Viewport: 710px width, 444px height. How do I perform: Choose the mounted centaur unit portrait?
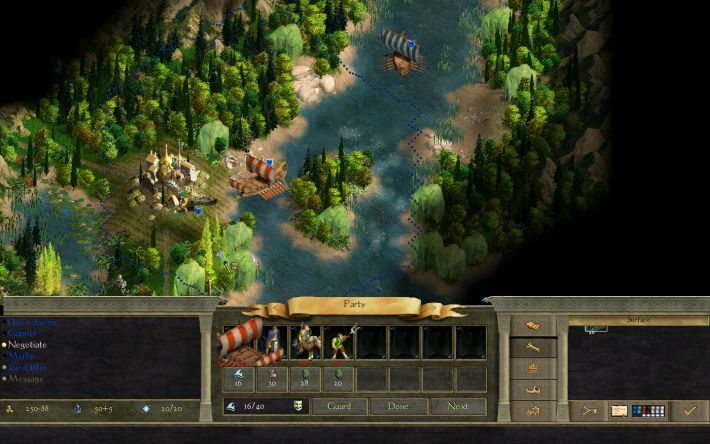tap(306, 342)
